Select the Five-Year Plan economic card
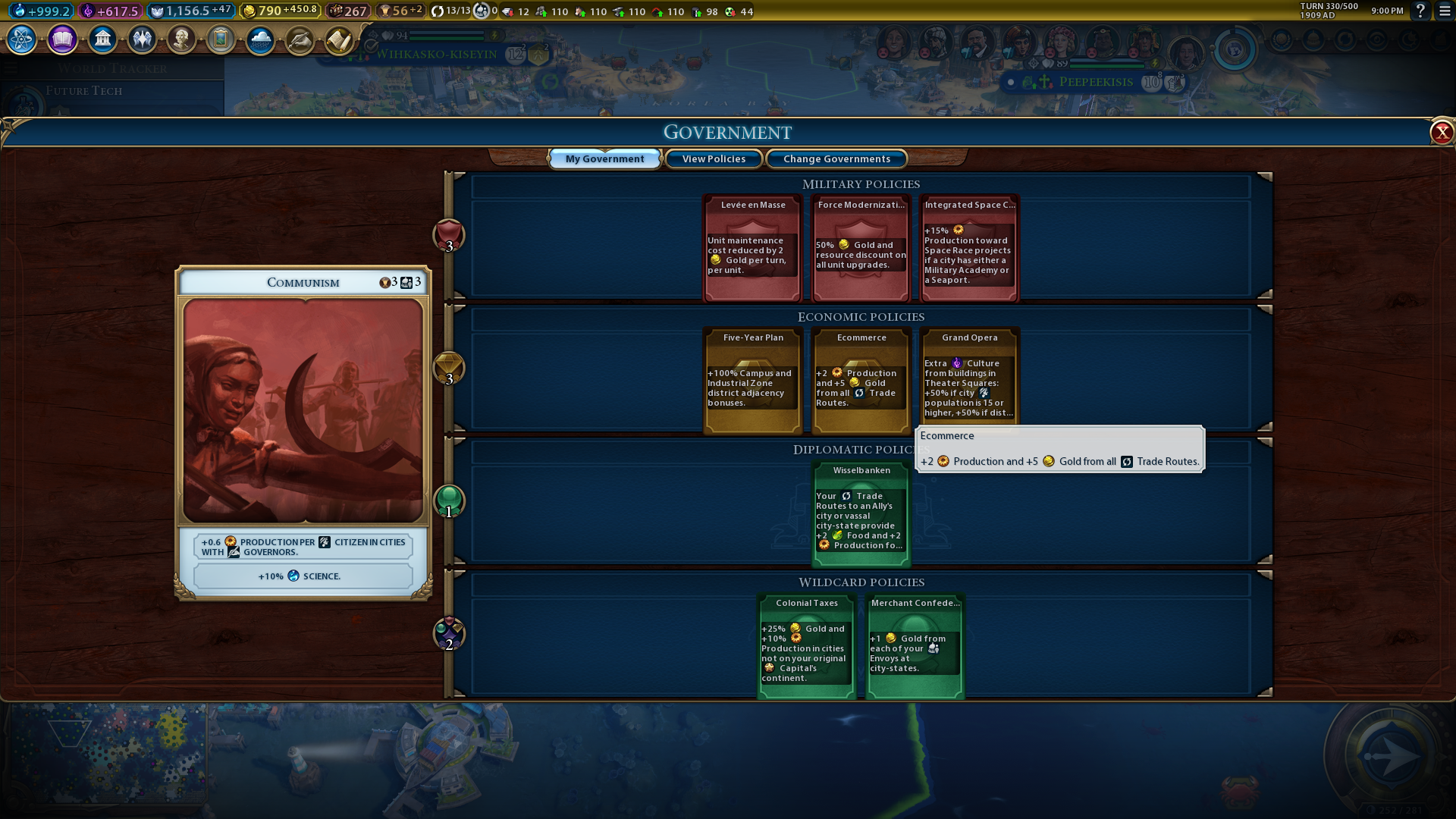1456x819 pixels. (x=752, y=380)
